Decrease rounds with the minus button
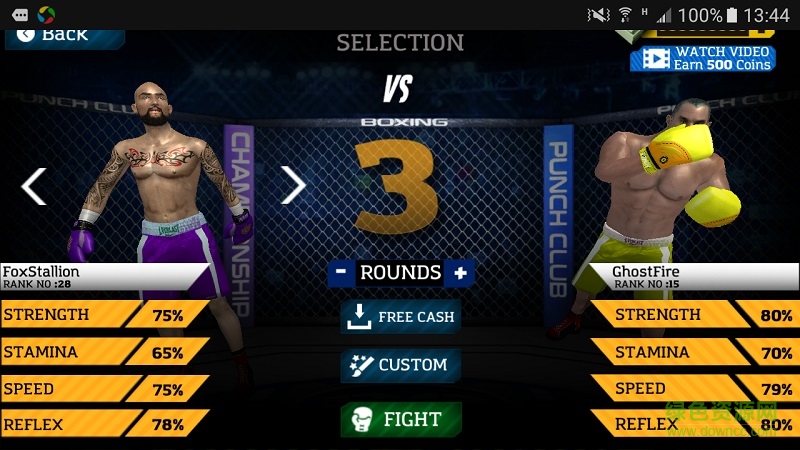 pos(341,272)
